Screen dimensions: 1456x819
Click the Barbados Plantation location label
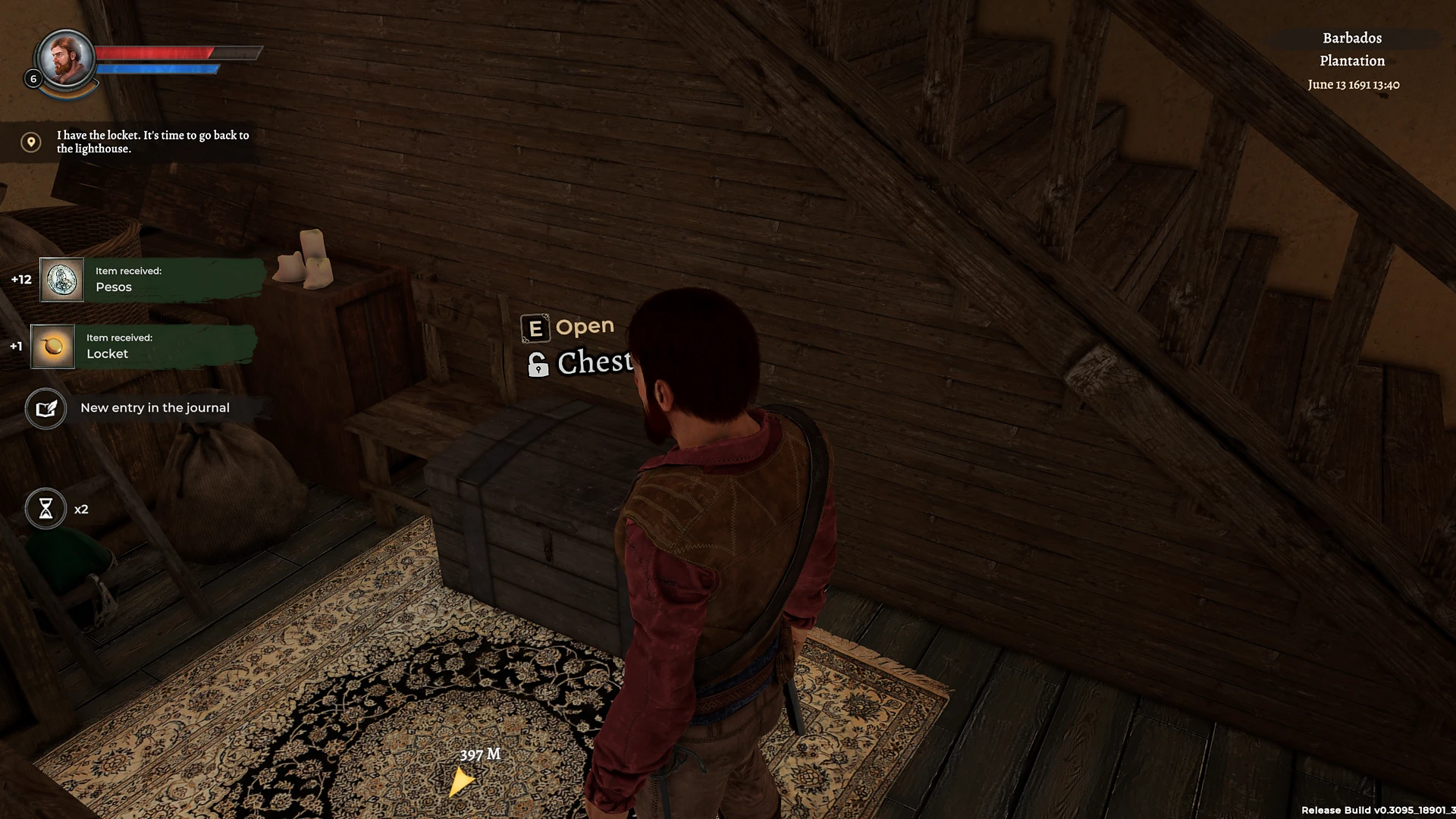pyautogui.click(x=1351, y=49)
